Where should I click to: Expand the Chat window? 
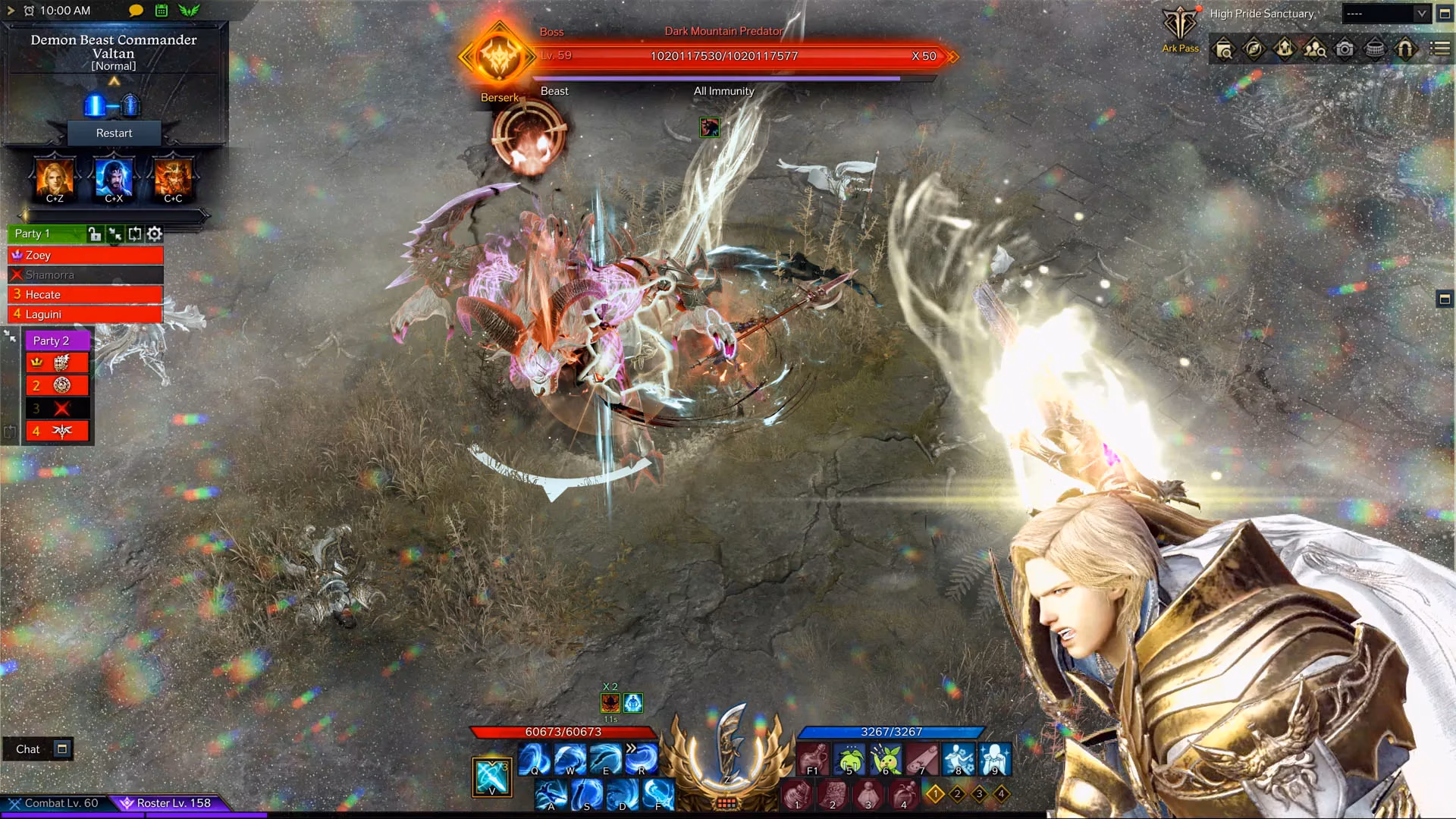[62, 749]
